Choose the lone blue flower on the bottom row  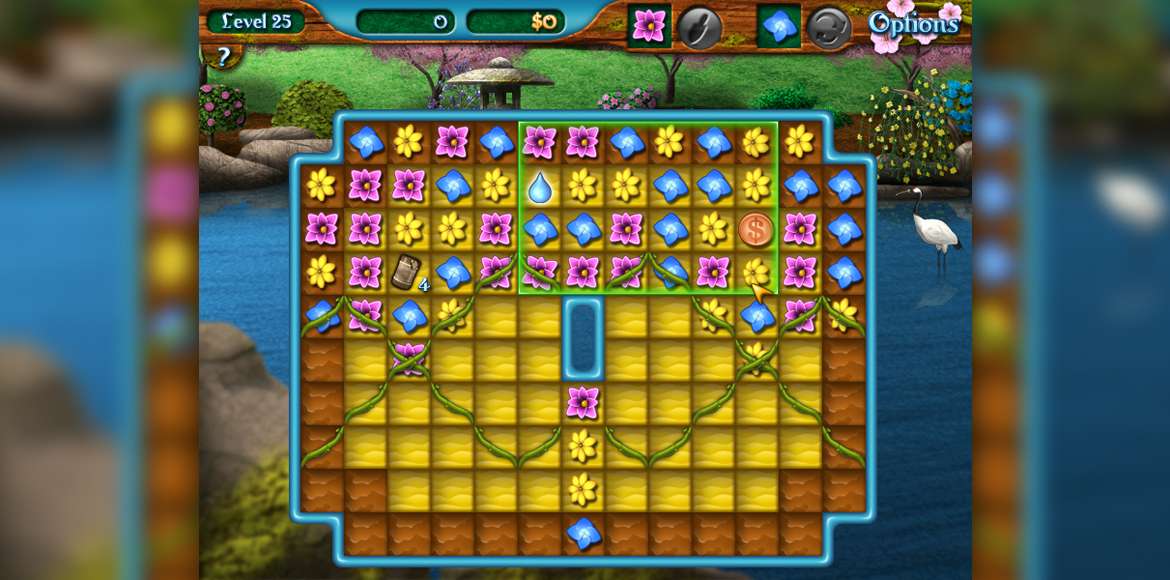[583, 533]
